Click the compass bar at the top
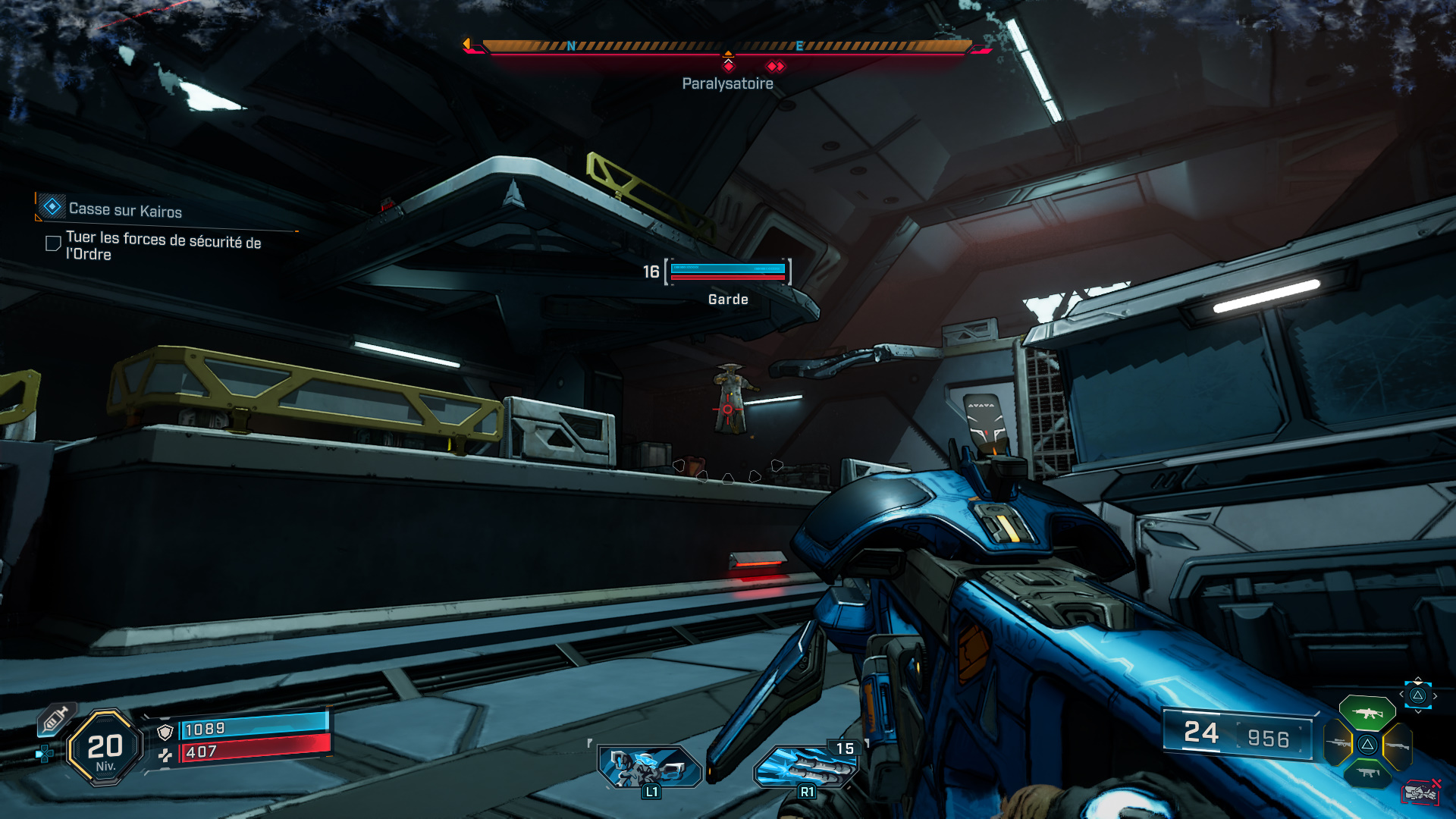 coord(726,47)
